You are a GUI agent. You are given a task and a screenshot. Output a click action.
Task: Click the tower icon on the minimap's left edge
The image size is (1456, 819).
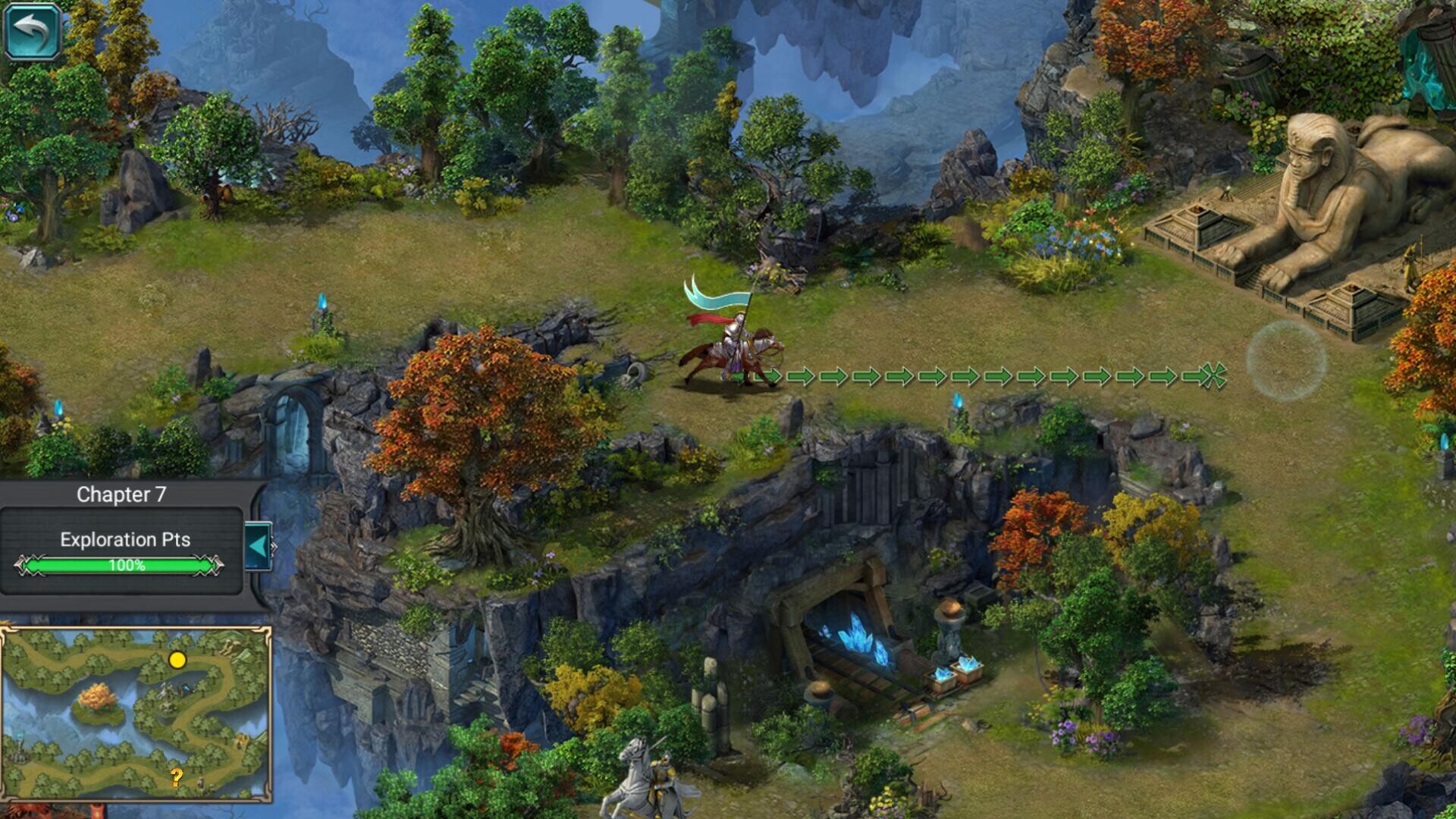coord(19,746)
